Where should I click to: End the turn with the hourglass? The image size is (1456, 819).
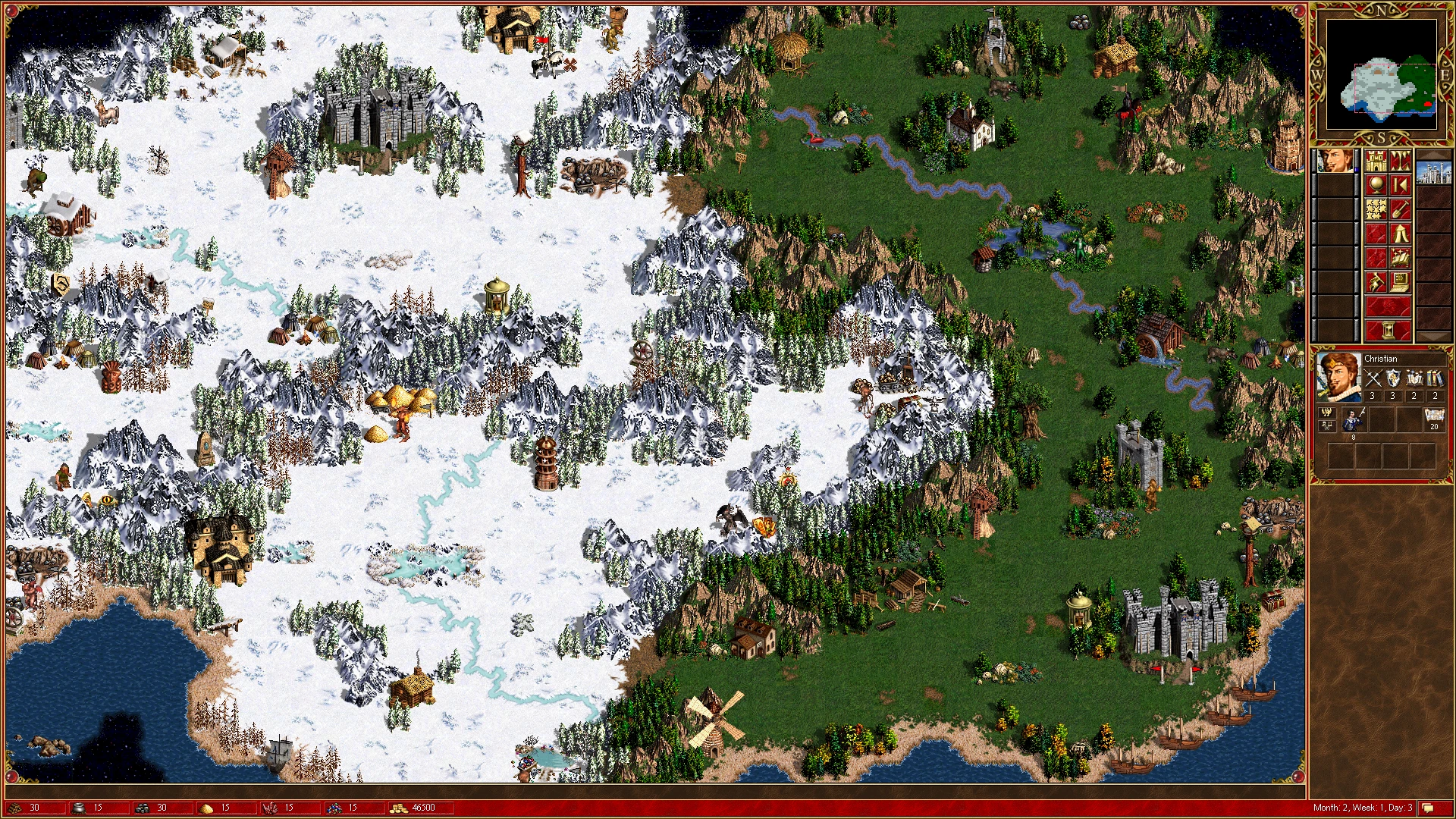[x=1388, y=331]
